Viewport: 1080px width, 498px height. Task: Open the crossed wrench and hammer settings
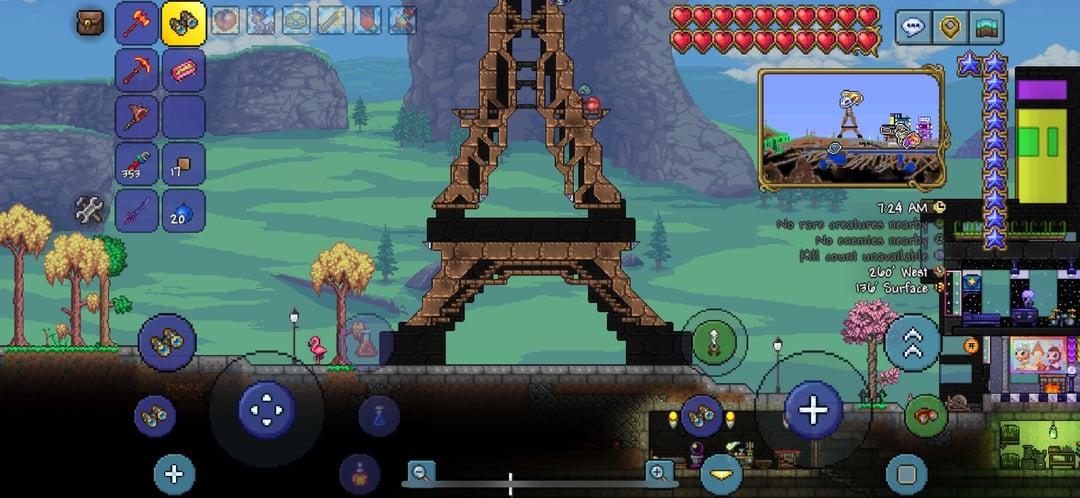pos(90,210)
